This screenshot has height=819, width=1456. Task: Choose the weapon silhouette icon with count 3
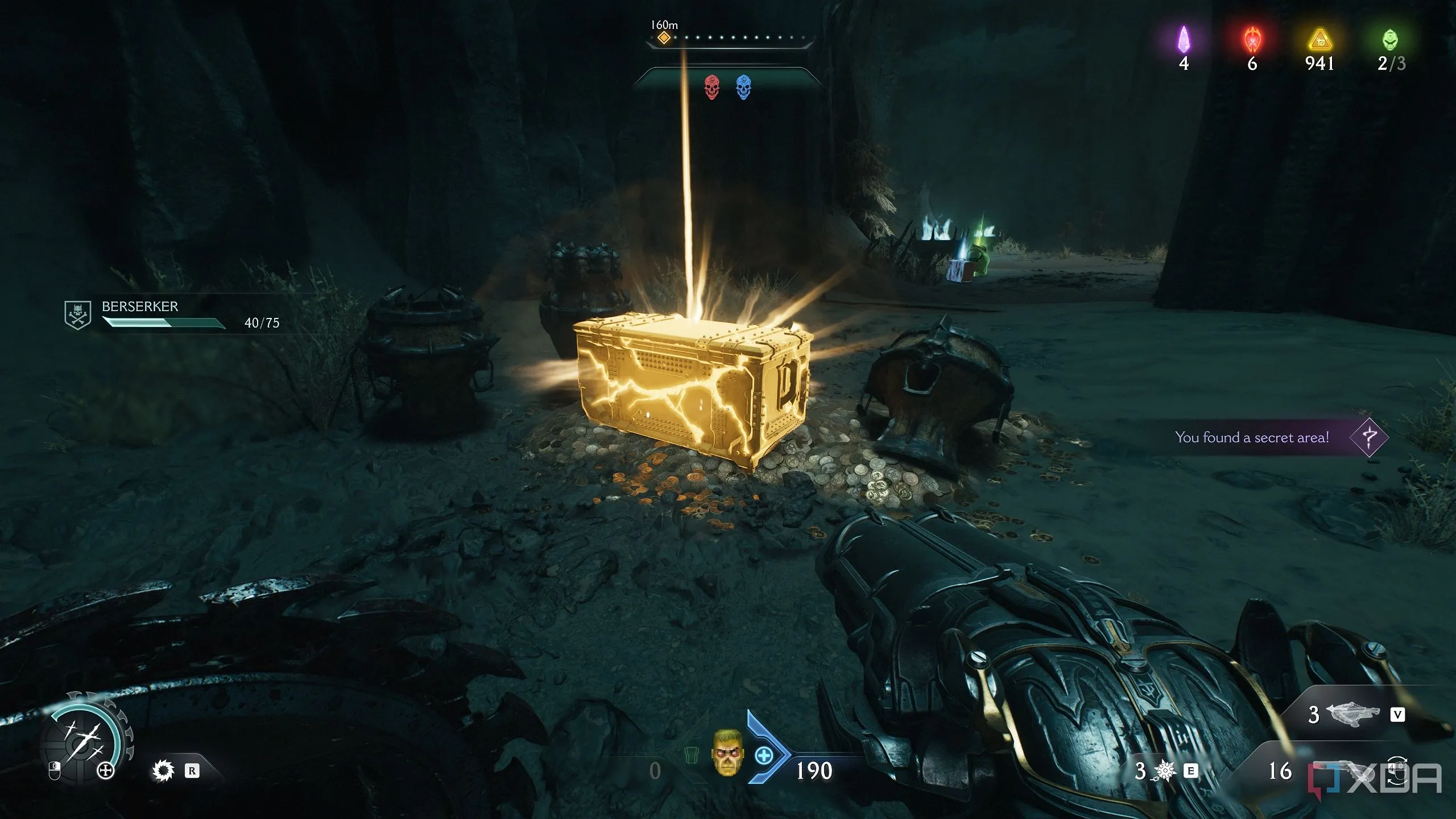point(1354,715)
